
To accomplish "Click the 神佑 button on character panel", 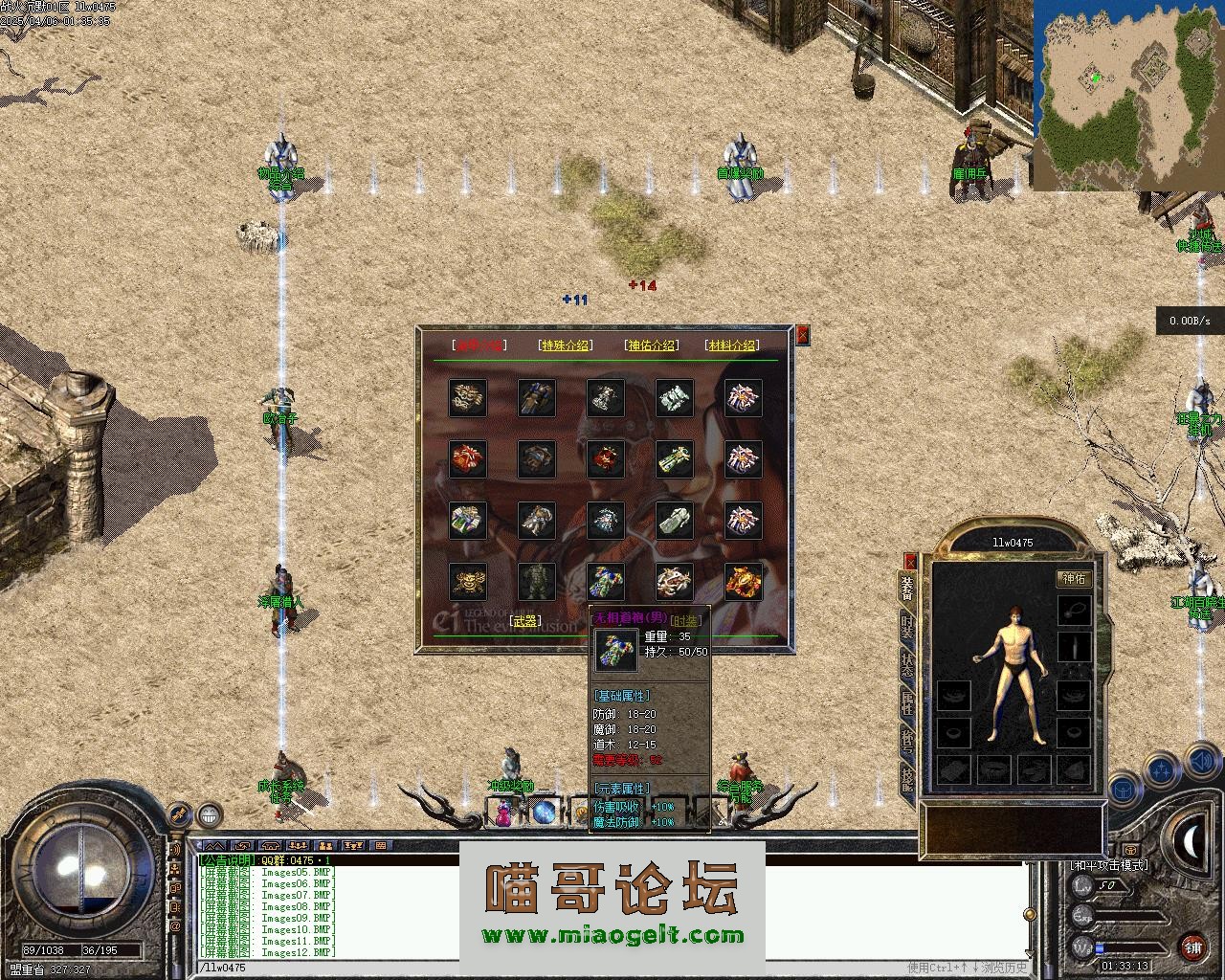I will pyautogui.click(x=1074, y=578).
